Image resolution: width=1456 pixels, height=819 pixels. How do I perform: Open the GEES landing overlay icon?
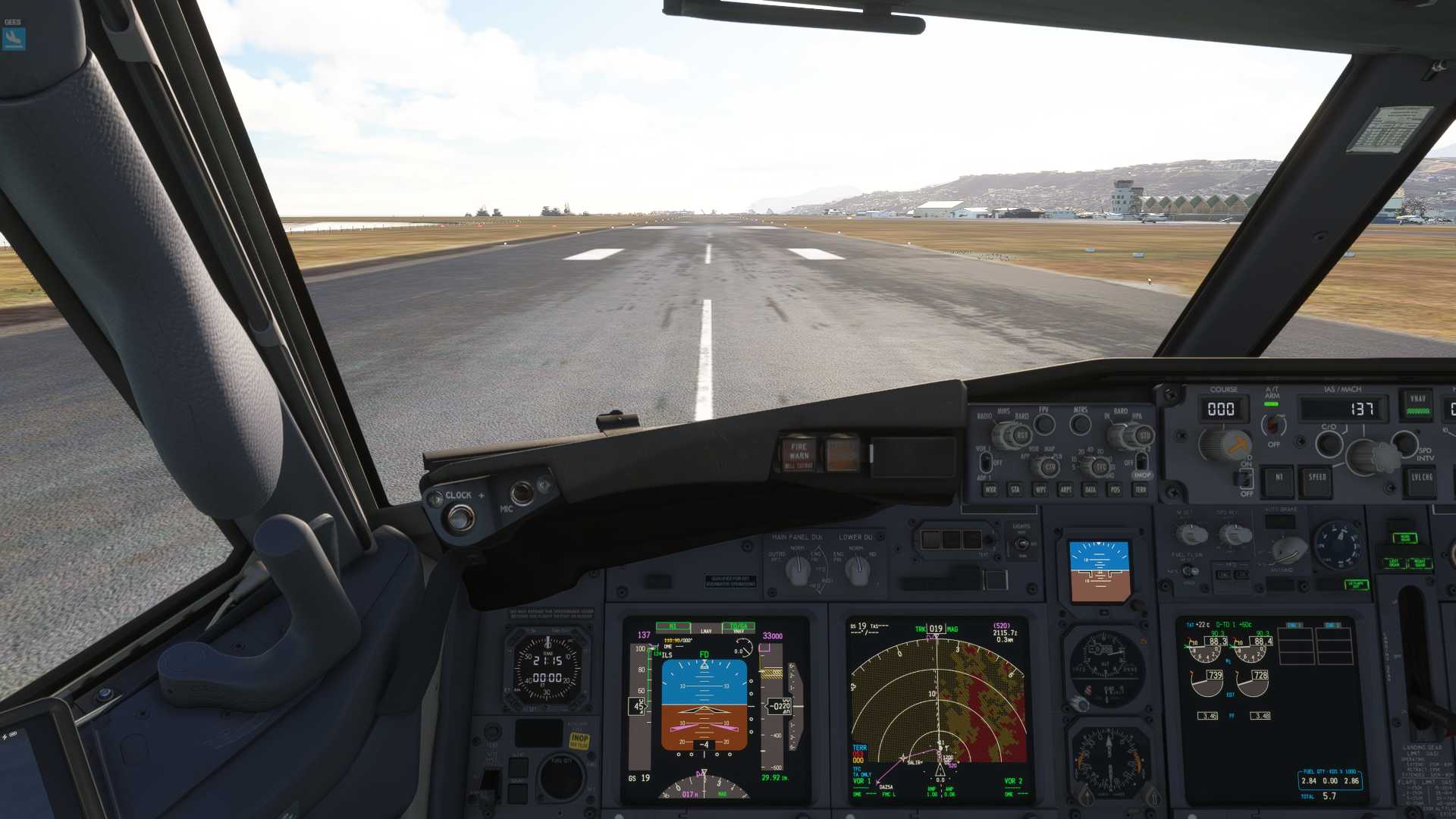[x=14, y=38]
